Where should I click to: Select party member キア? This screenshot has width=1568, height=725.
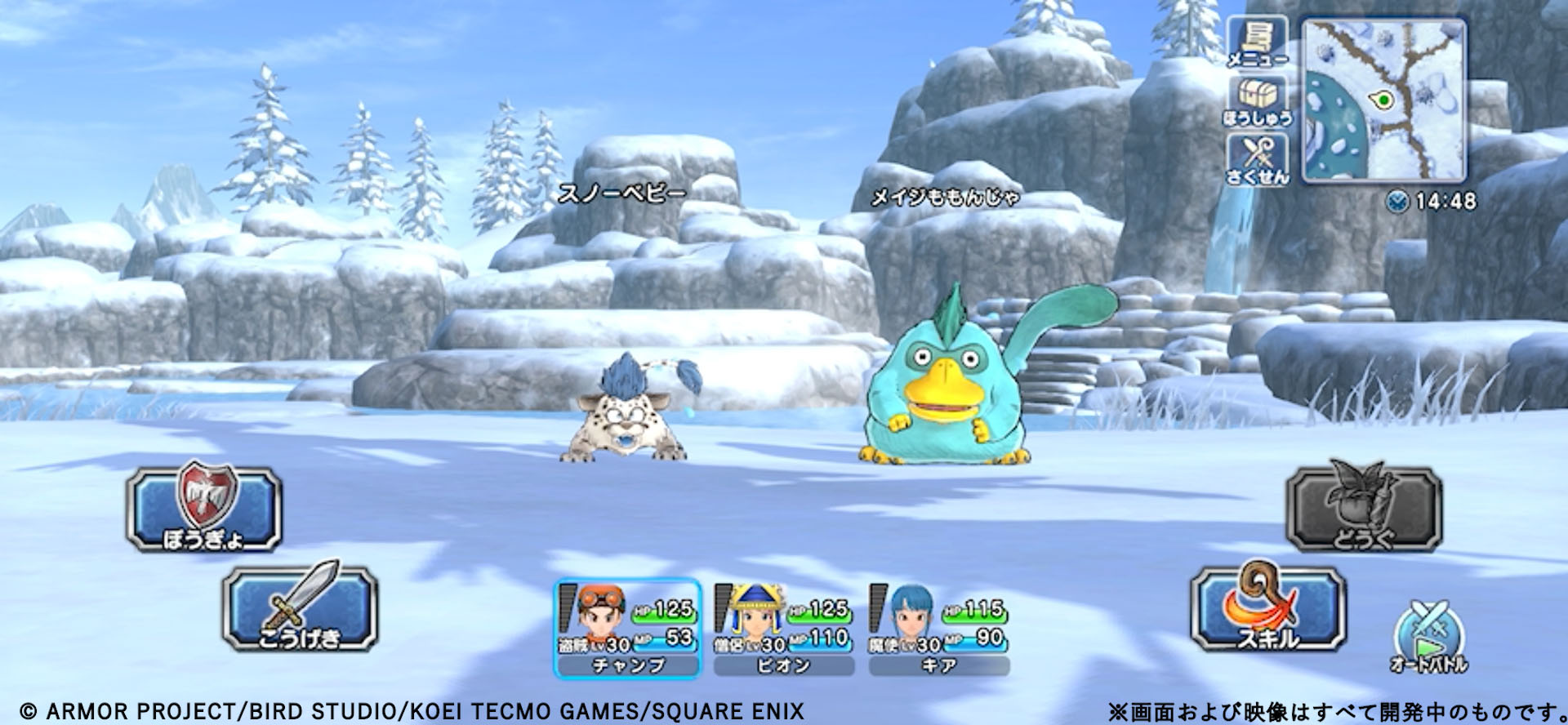(938, 629)
